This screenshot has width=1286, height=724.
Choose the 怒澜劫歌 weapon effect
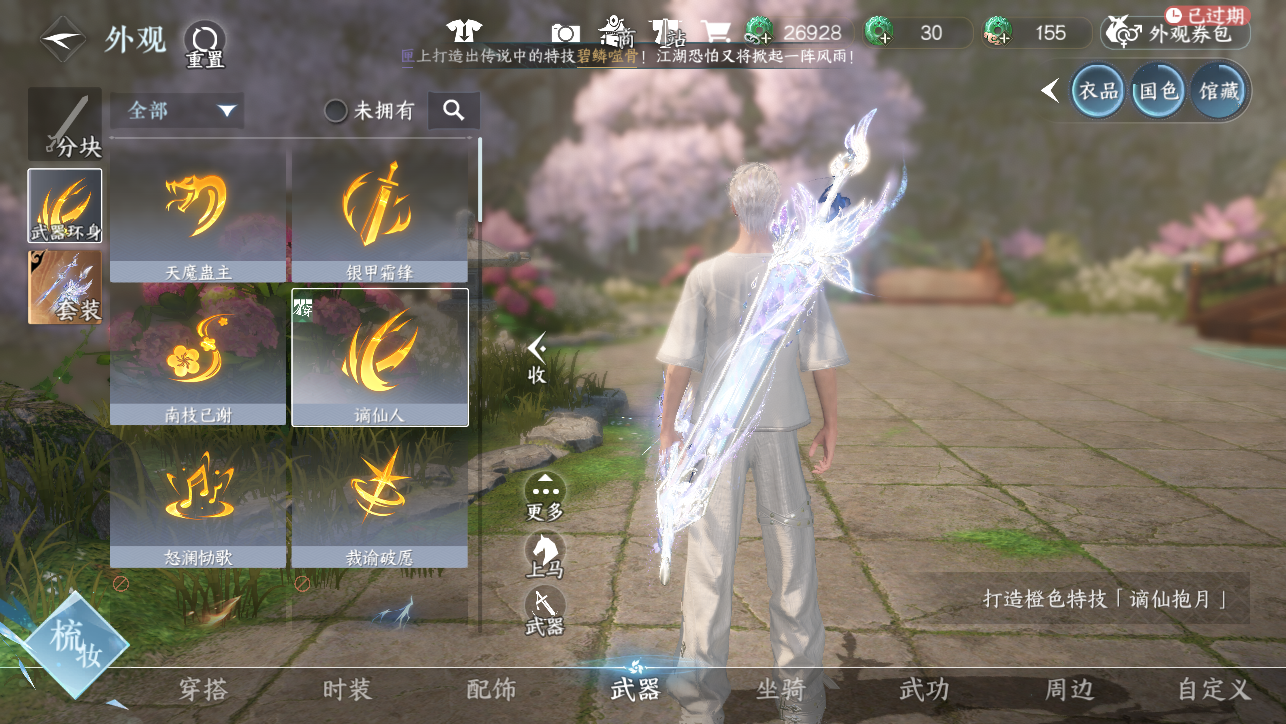coord(198,500)
